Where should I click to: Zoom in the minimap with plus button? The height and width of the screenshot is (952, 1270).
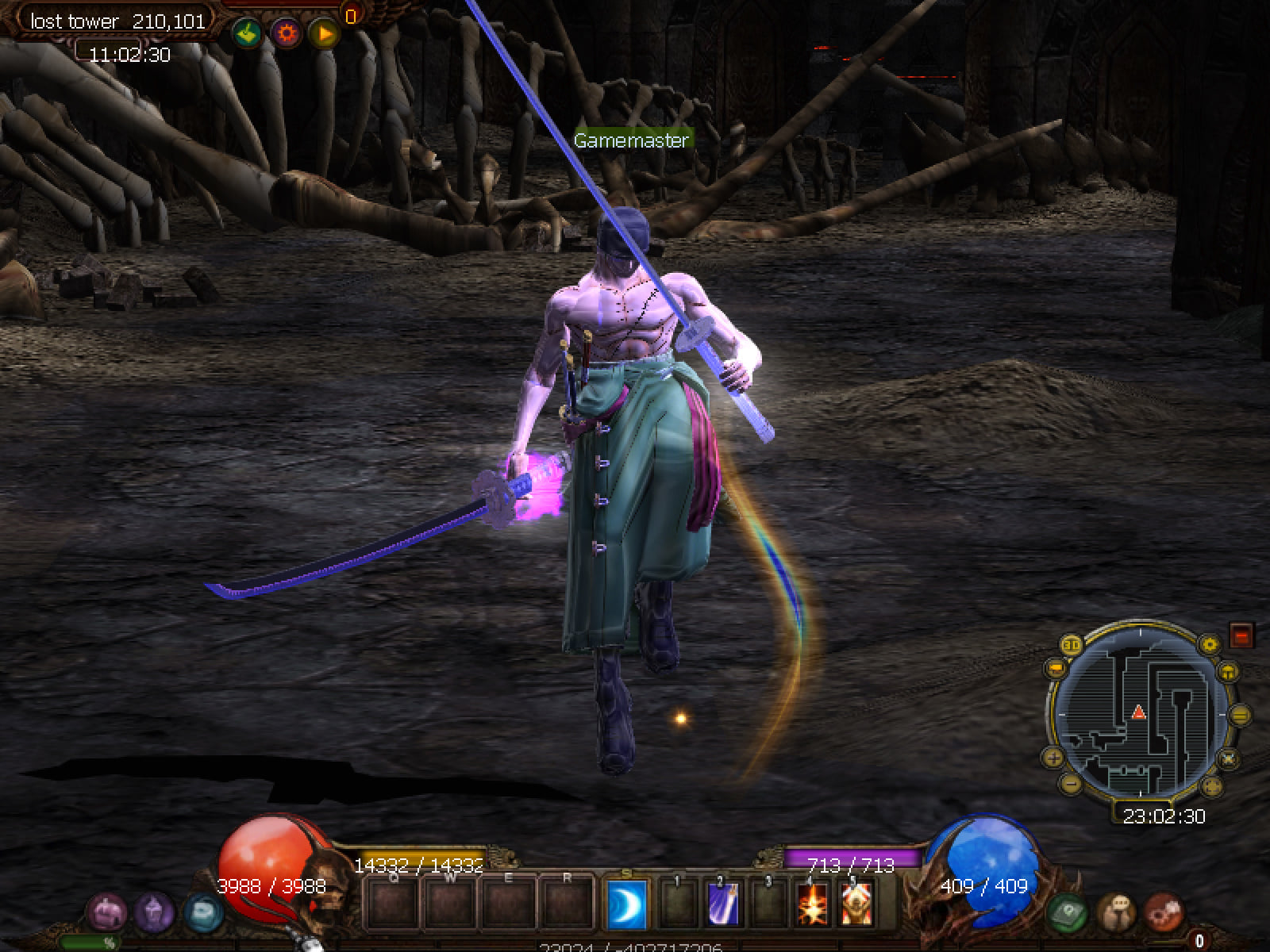1053,757
